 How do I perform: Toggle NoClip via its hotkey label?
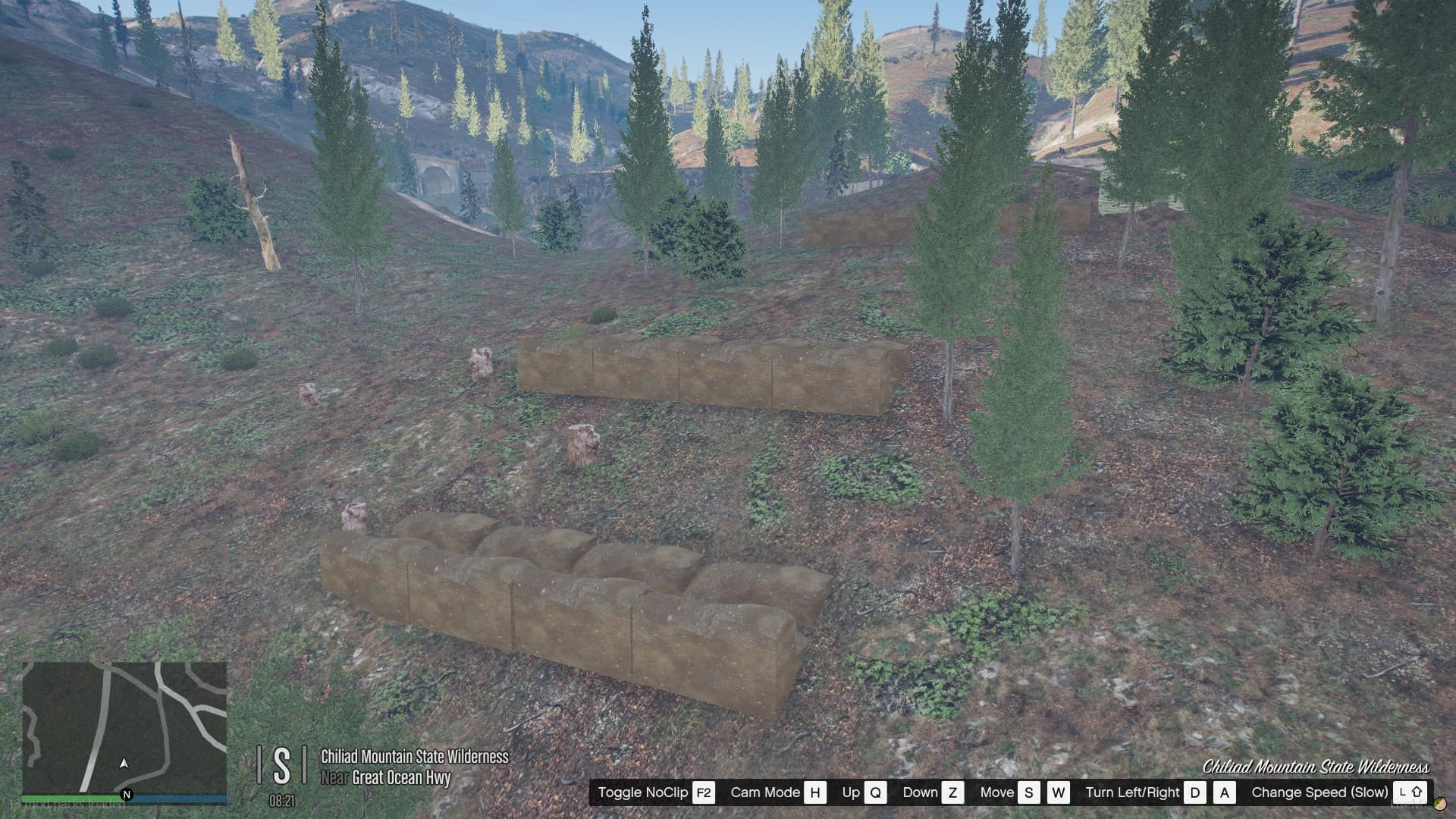point(643,793)
